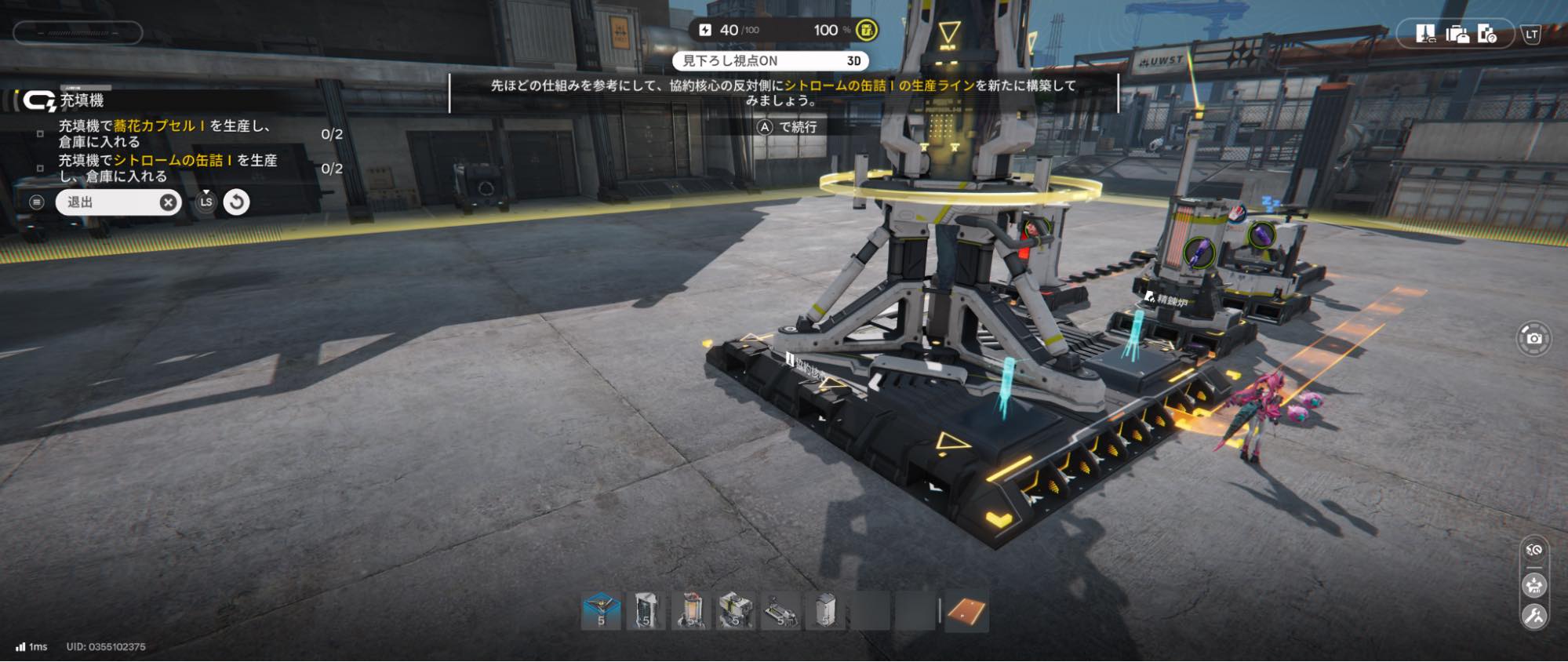Toggle the 見下ろし視点ON top-down view
The width and height of the screenshot is (1568, 662).
(x=770, y=60)
